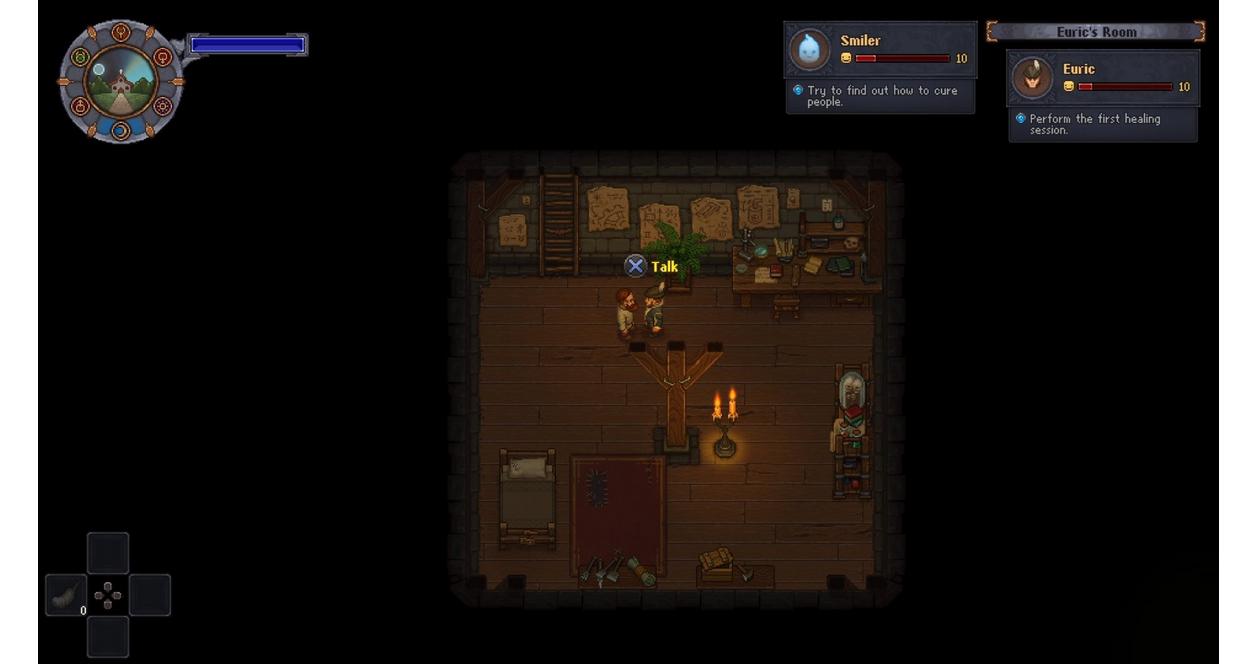This screenshot has height=664, width=1256.
Task: Click the Euric's Room location banner
Action: (1096, 32)
